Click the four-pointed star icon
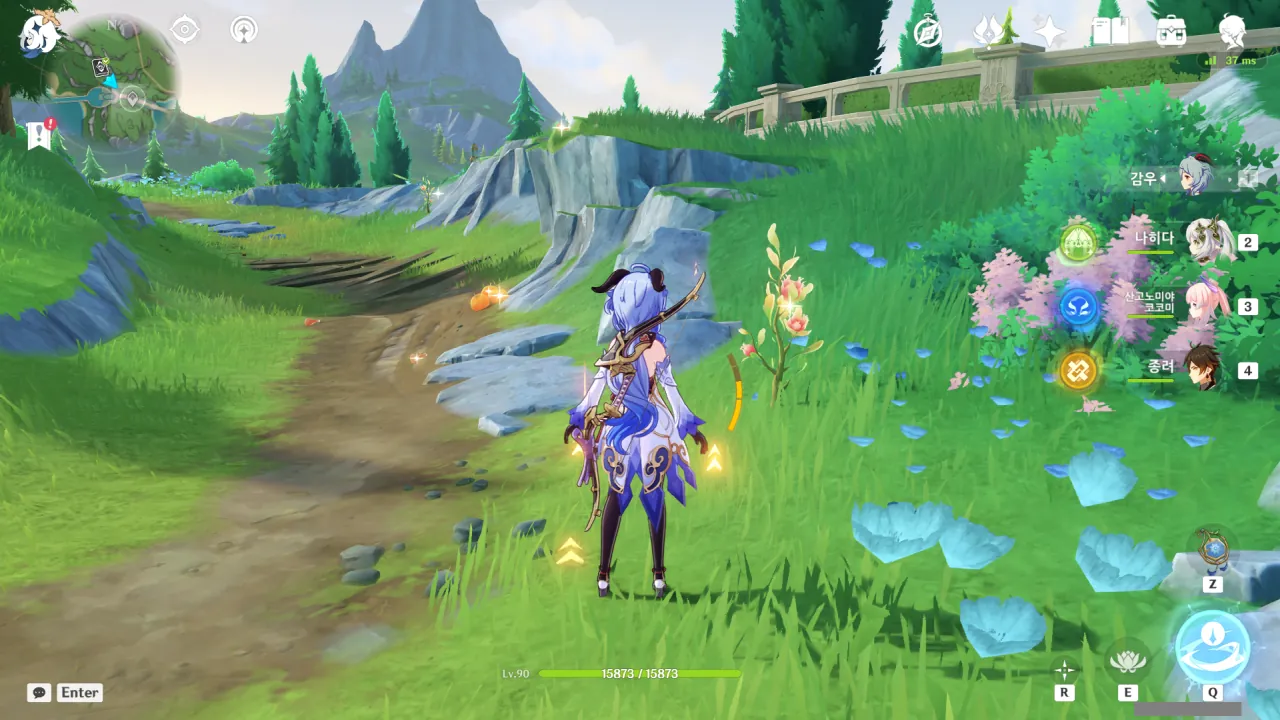This screenshot has width=1280, height=720. [1050, 31]
